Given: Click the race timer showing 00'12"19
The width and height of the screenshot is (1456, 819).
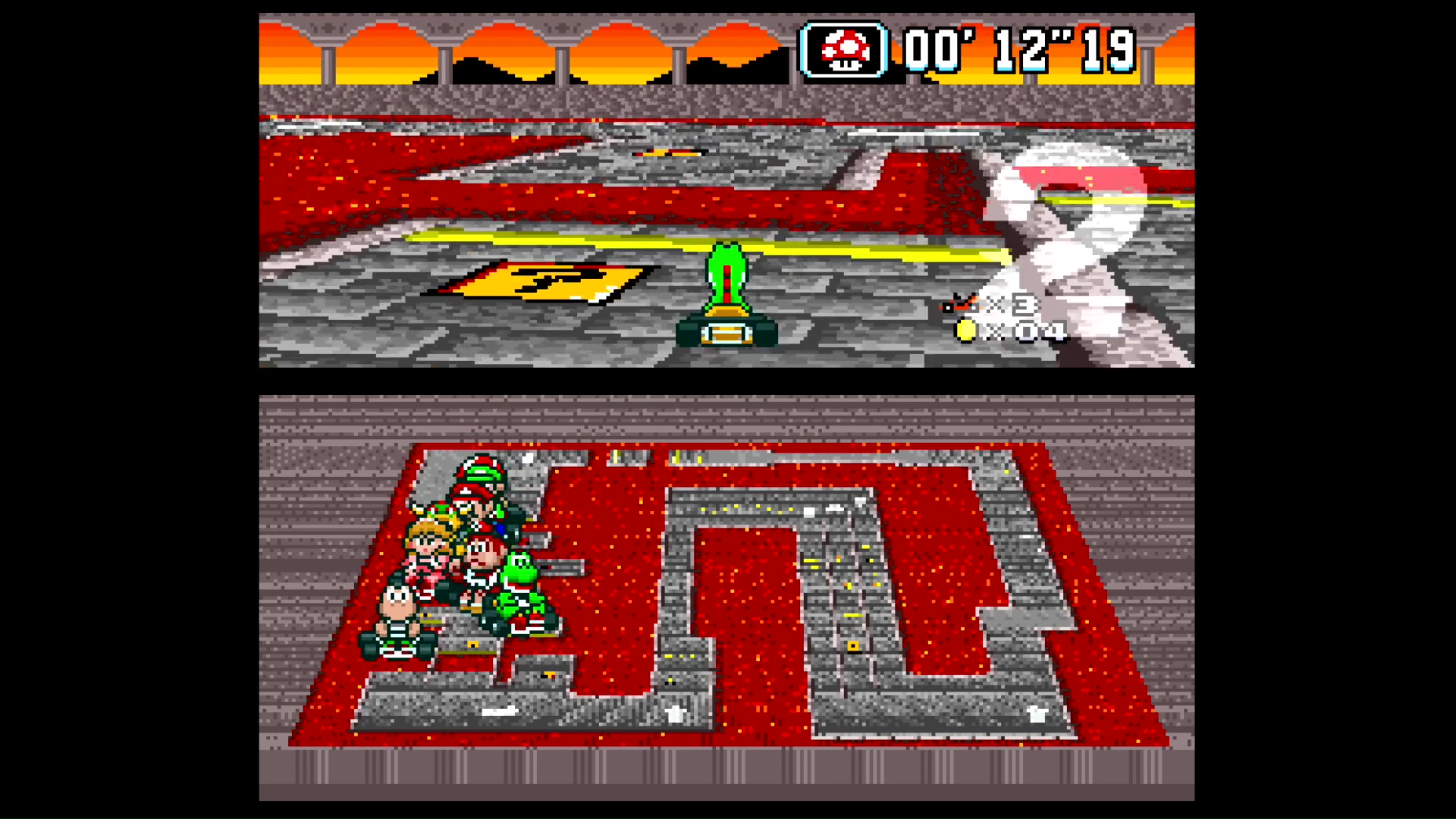Looking at the screenshot, I should pyautogui.click(x=1020, y=49).
